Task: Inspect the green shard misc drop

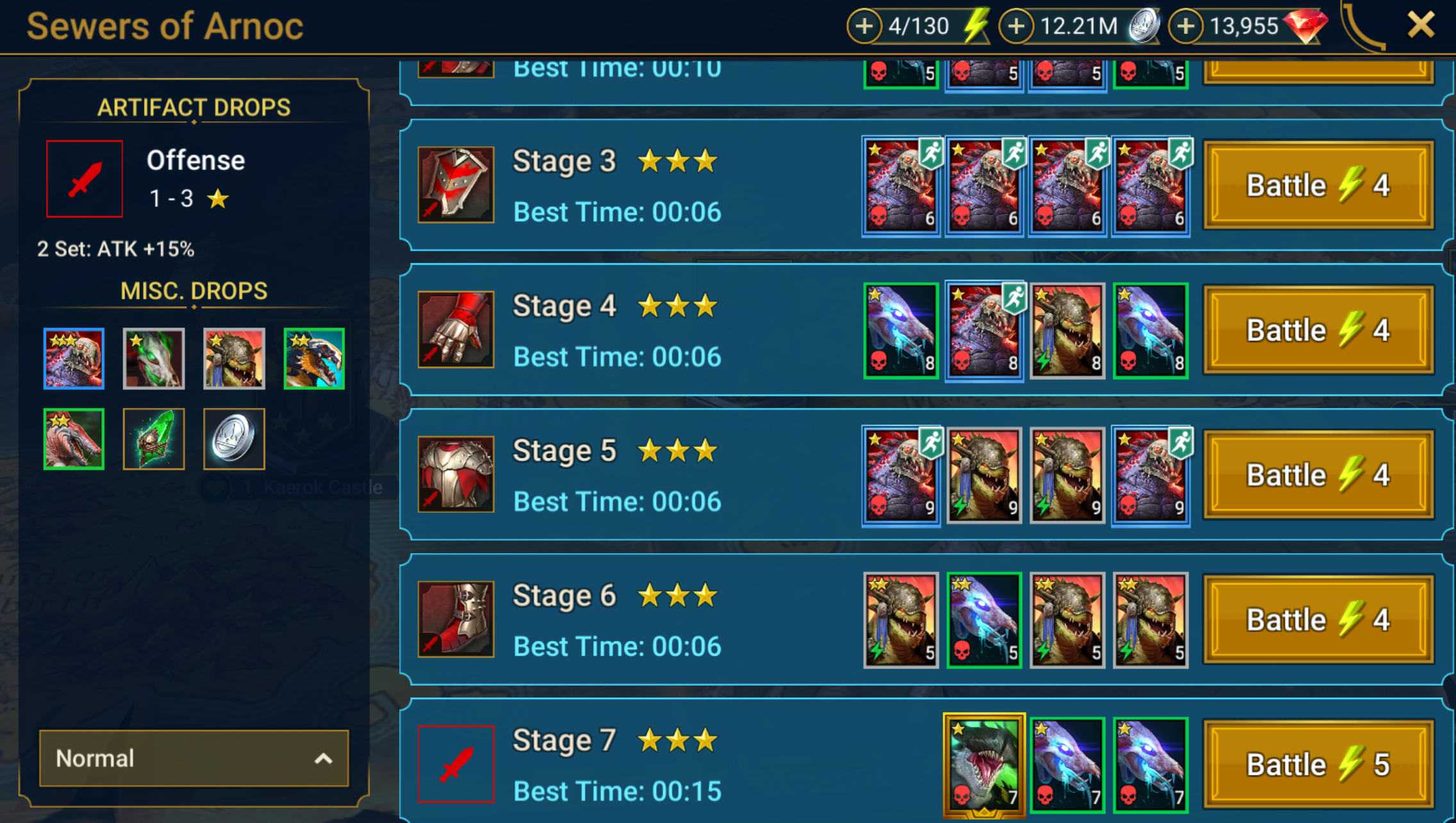Action: [154, 439]
